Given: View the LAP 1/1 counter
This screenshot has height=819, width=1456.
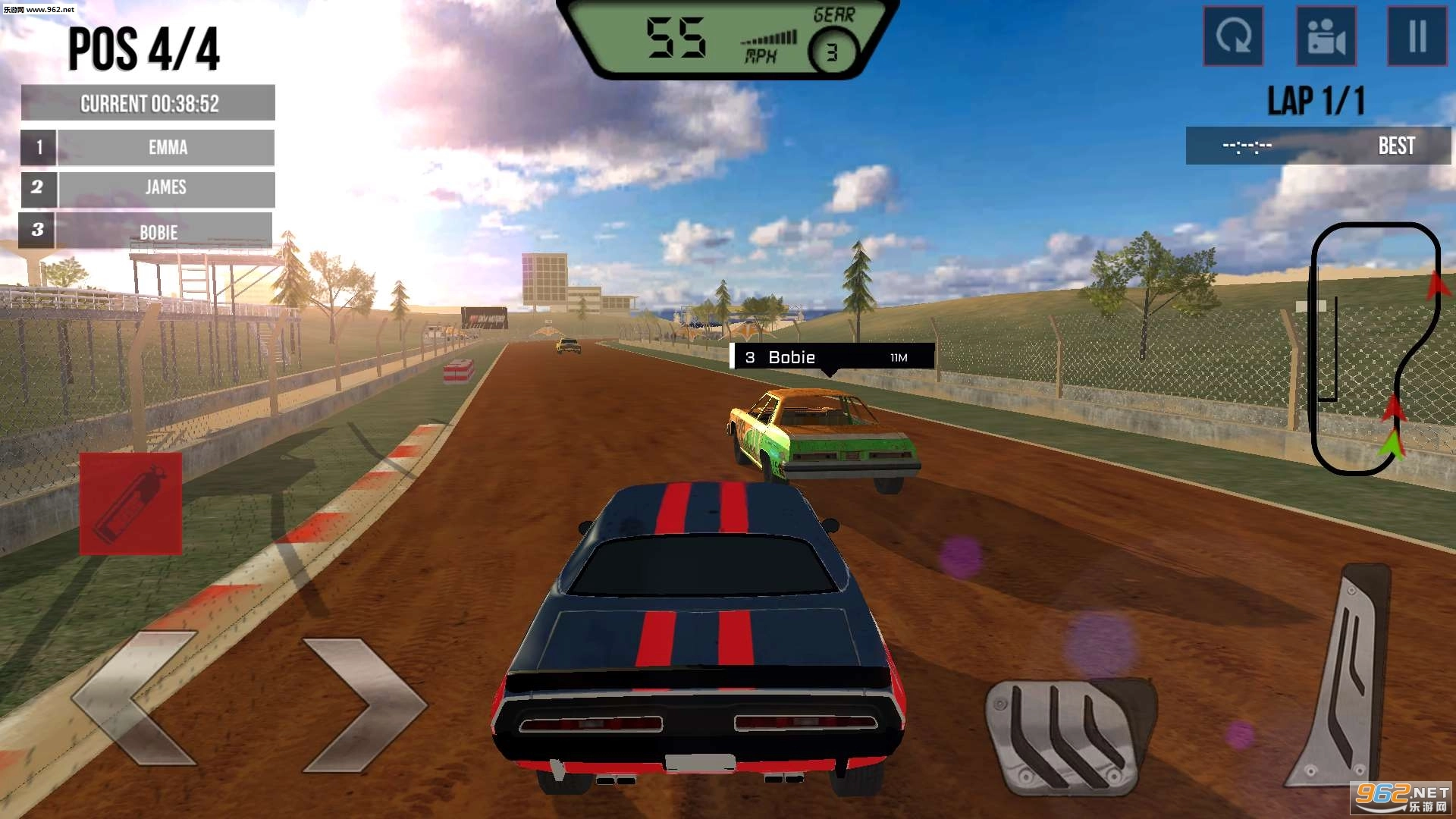Looking at the screenshot, I should pos(1317,99).
